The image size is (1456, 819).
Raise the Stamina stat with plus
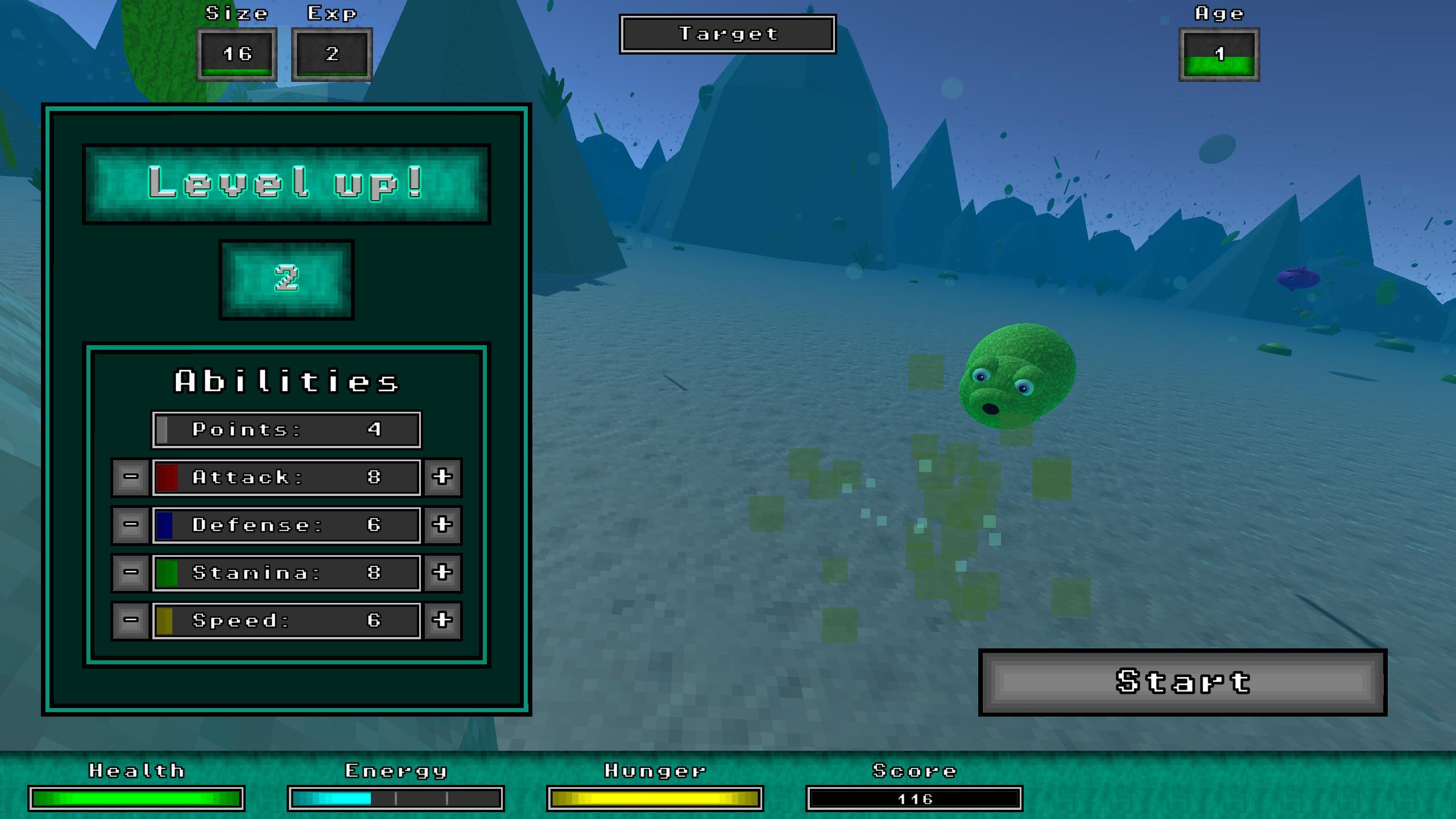click(x=442, y=572)
